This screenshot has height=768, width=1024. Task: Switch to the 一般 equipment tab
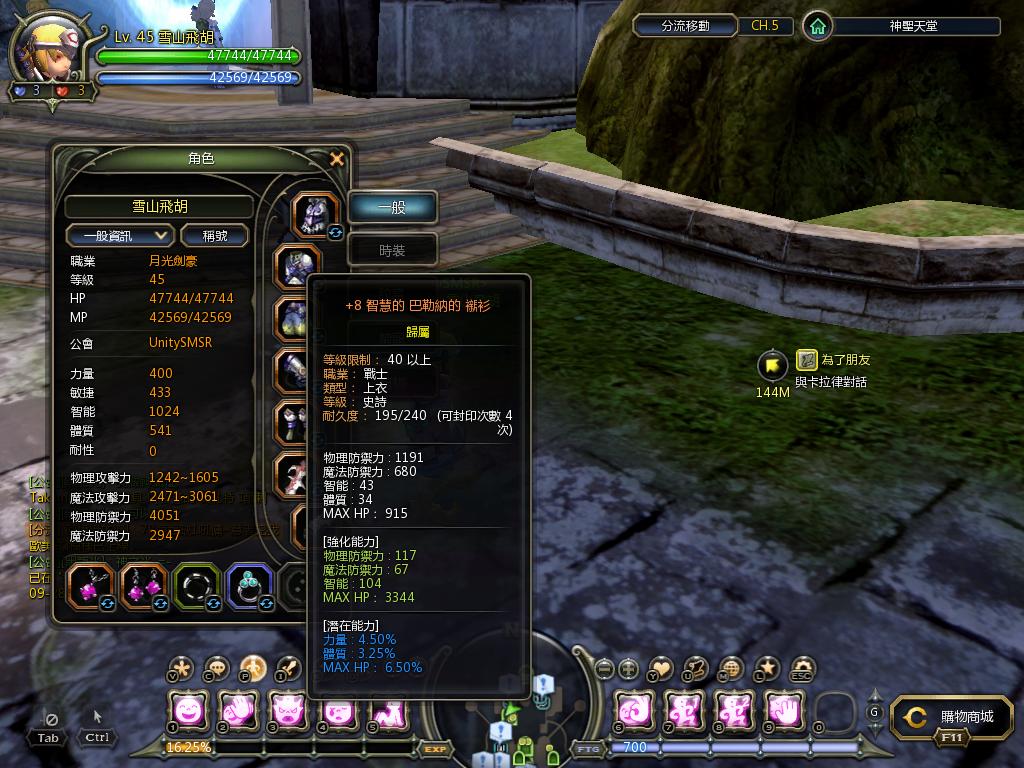(x=392, y=207)
